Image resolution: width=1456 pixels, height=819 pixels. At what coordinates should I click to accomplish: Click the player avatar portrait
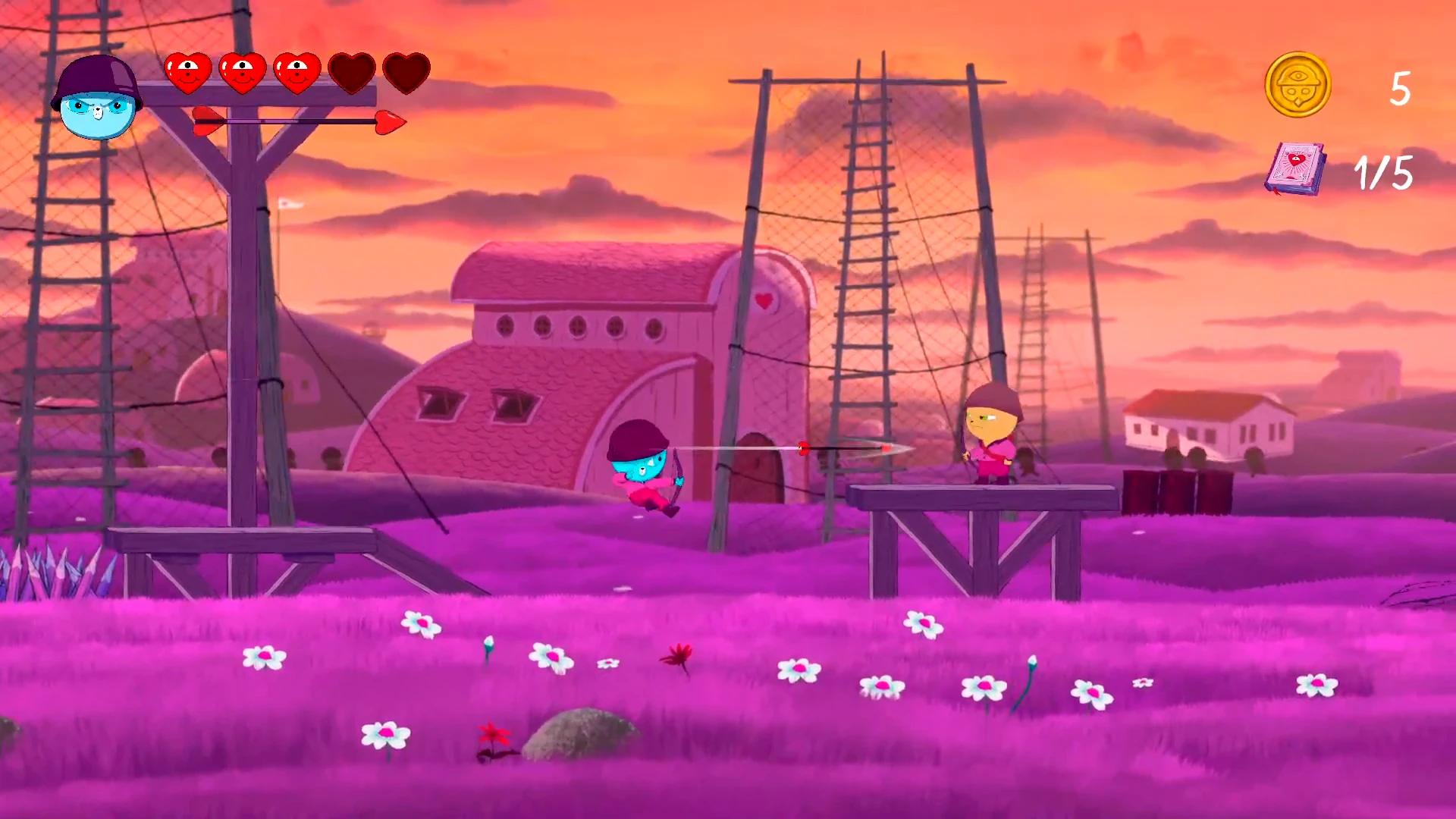tap(97, 97)
